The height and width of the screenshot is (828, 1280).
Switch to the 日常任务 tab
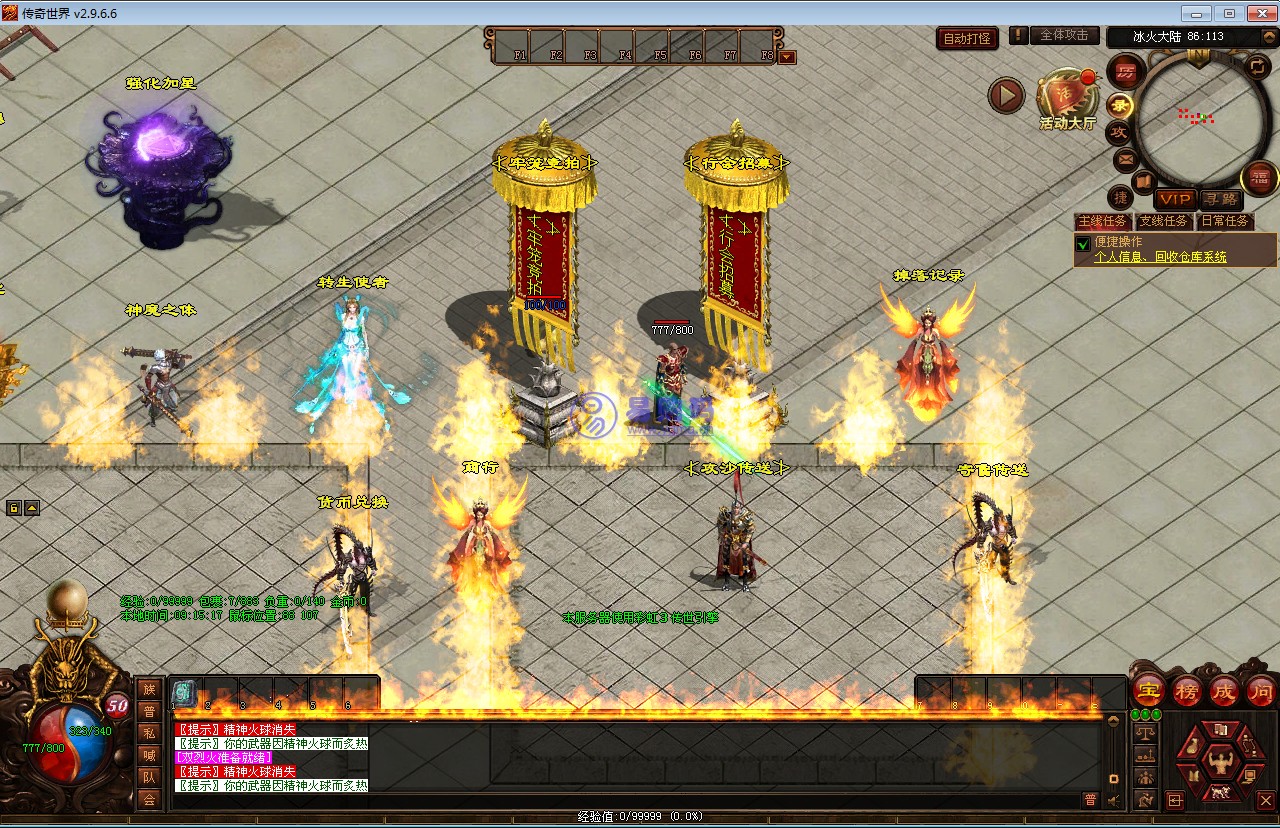(1224, 221)
